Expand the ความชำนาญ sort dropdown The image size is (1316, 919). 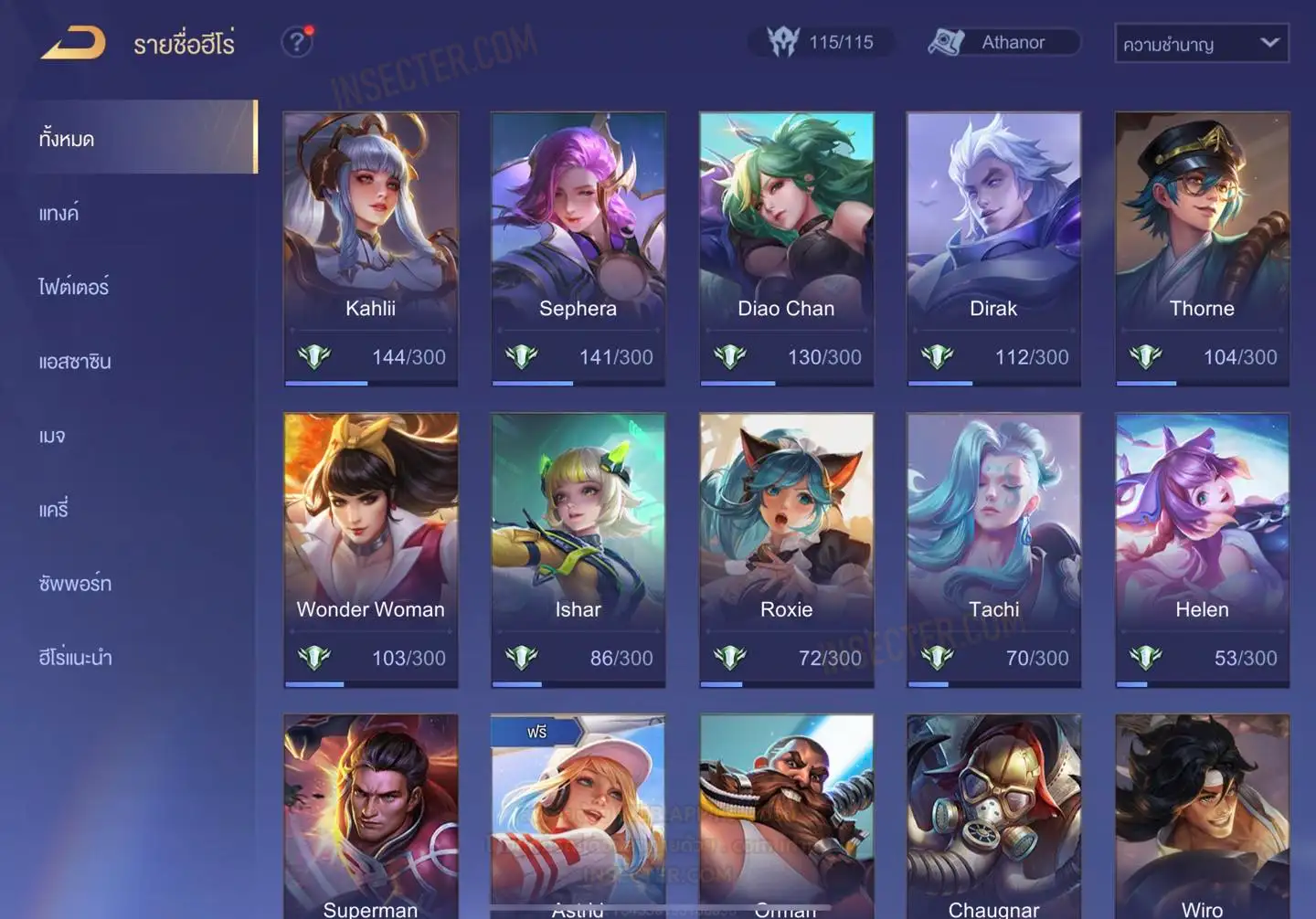click(1201, 44)
